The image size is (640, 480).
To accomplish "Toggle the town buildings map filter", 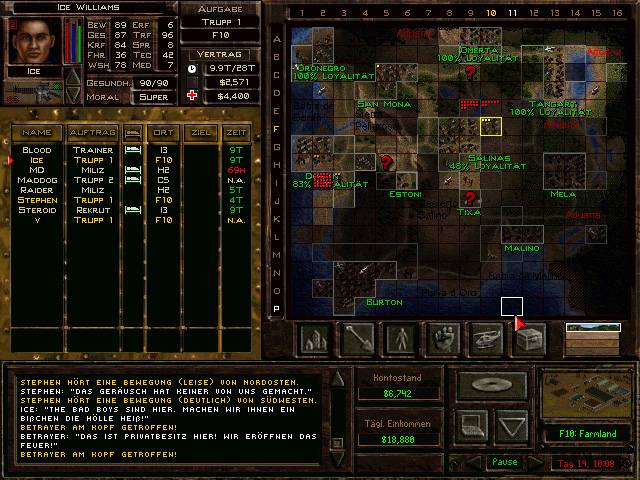I will pyautogui.click(x=315, y=339).
